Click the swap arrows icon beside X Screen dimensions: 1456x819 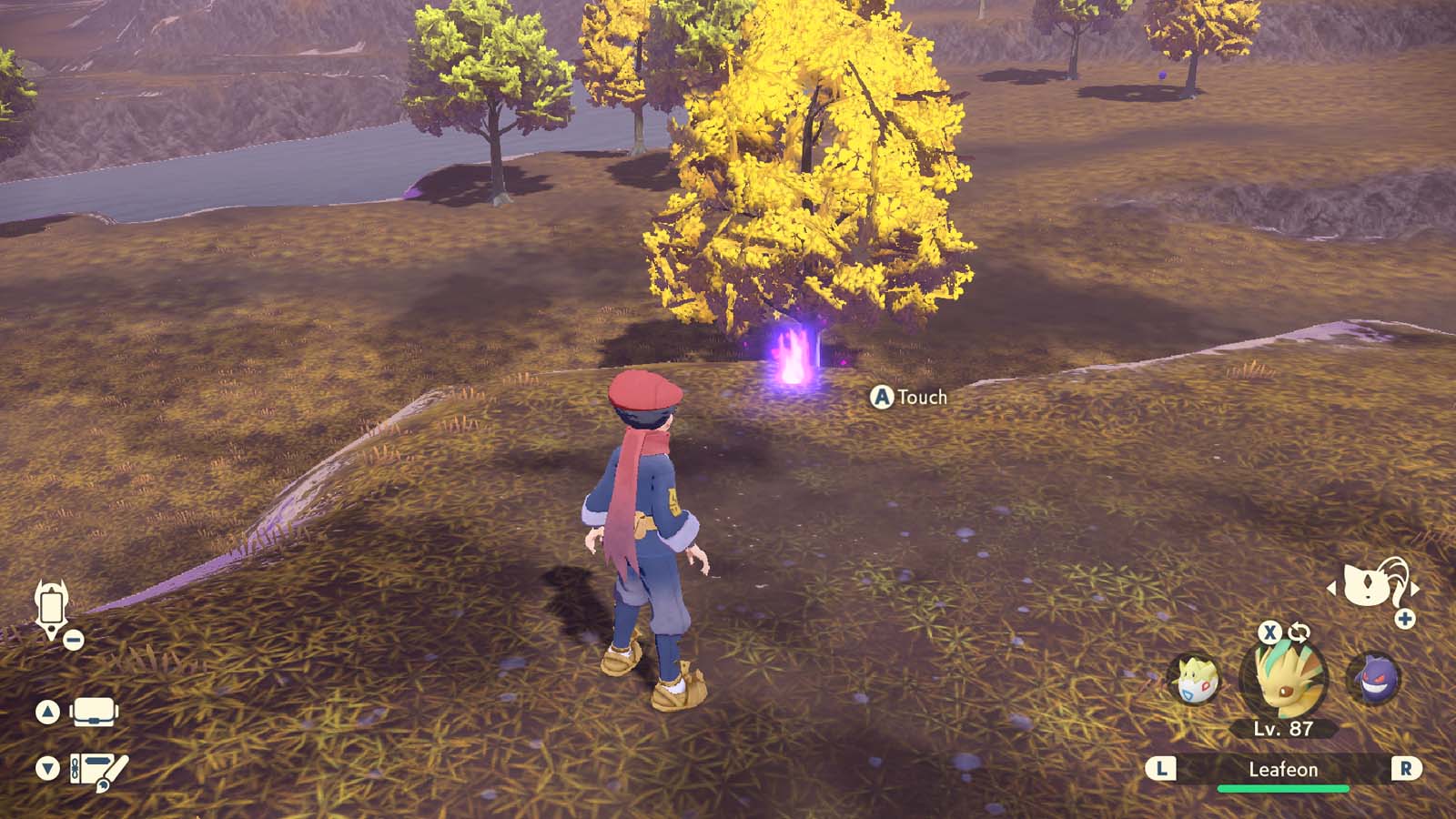click(x=1299, y=632)
